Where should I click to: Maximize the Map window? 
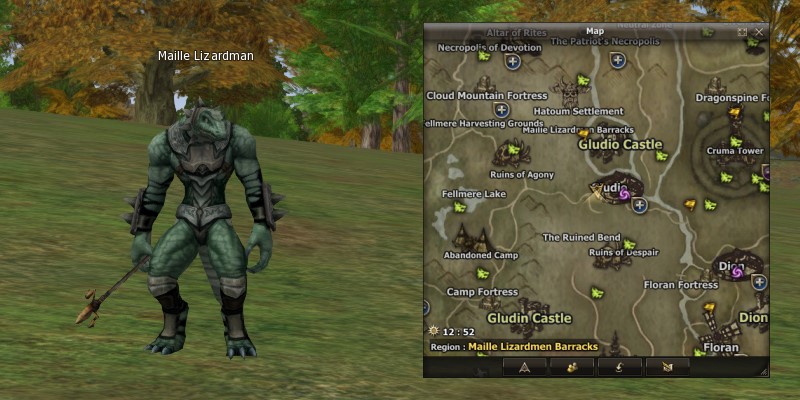point(742,32)
